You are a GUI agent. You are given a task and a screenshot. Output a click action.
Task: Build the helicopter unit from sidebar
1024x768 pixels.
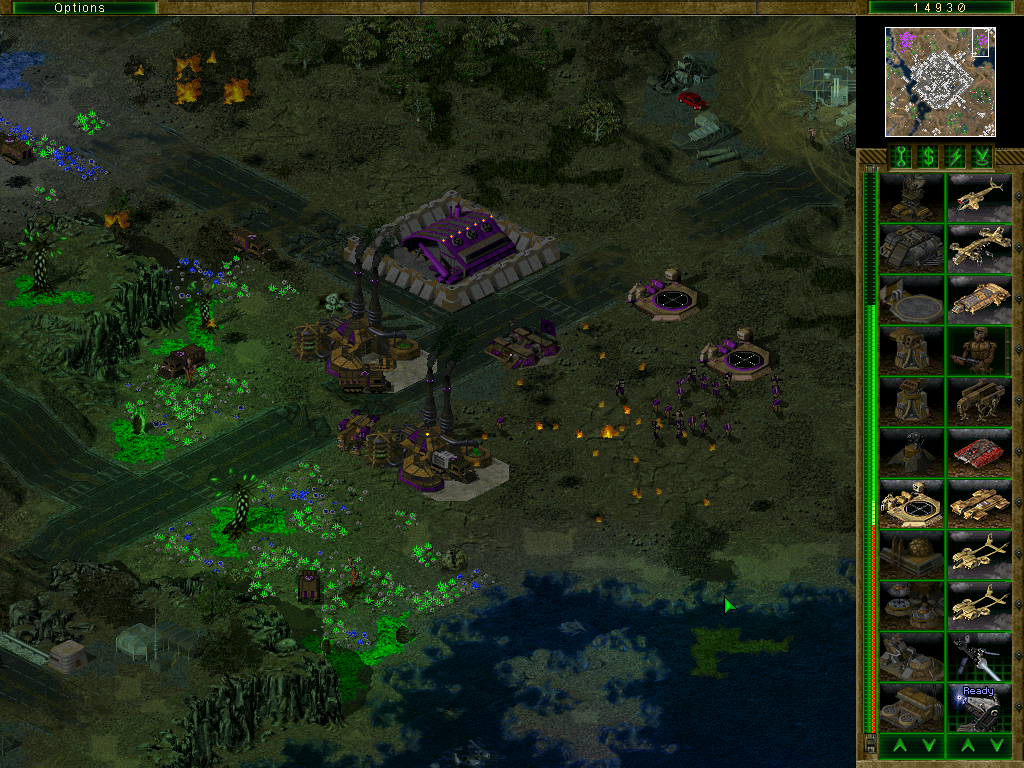[x=980, y=197]
